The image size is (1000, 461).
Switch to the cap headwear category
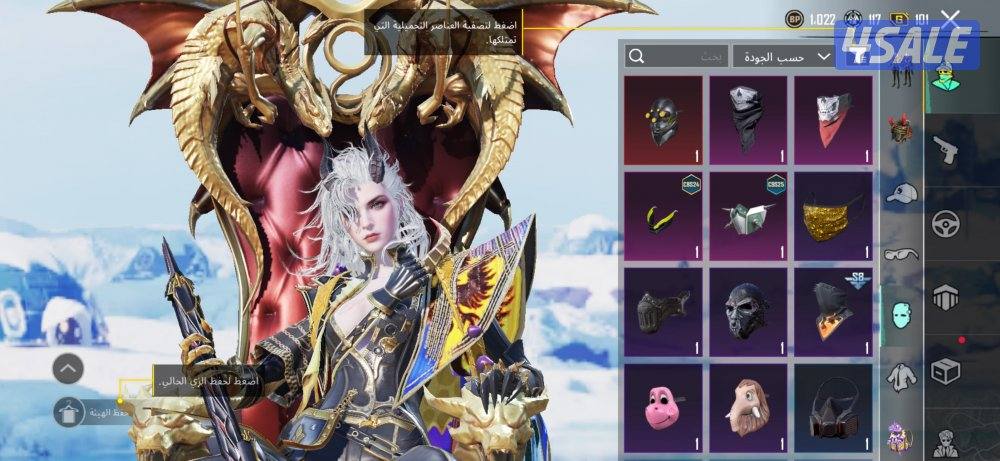902,192
